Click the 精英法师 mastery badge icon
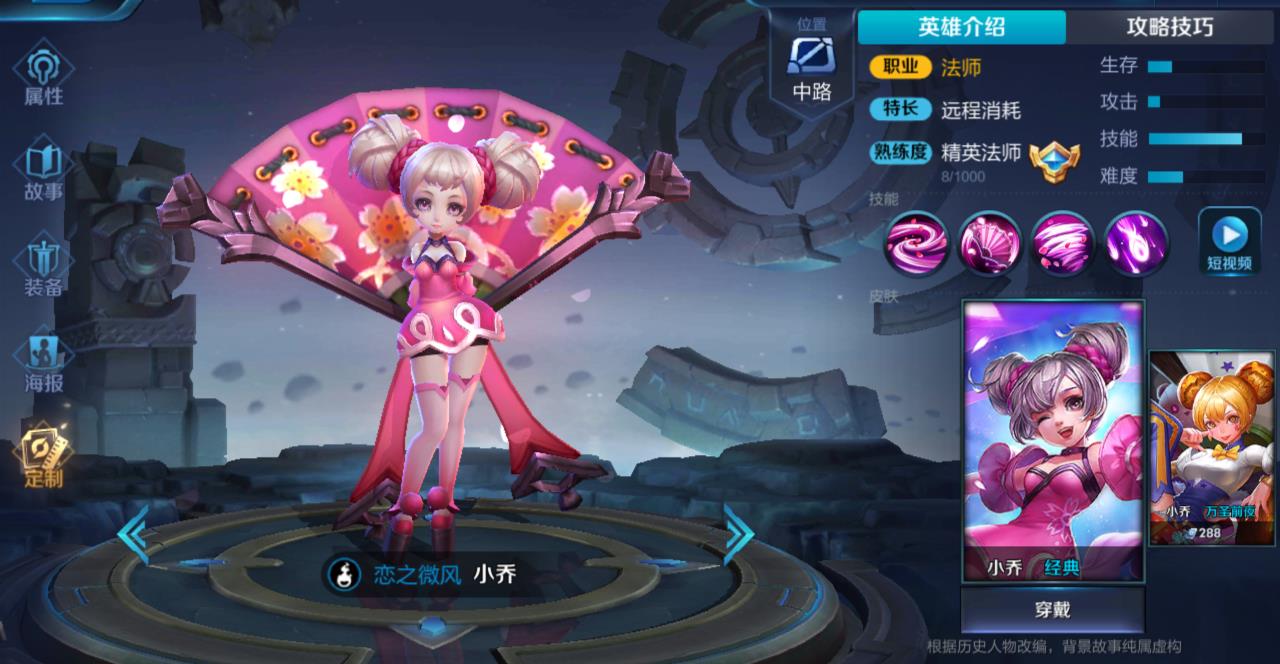1280x664 pixels. coord(1054,160)
